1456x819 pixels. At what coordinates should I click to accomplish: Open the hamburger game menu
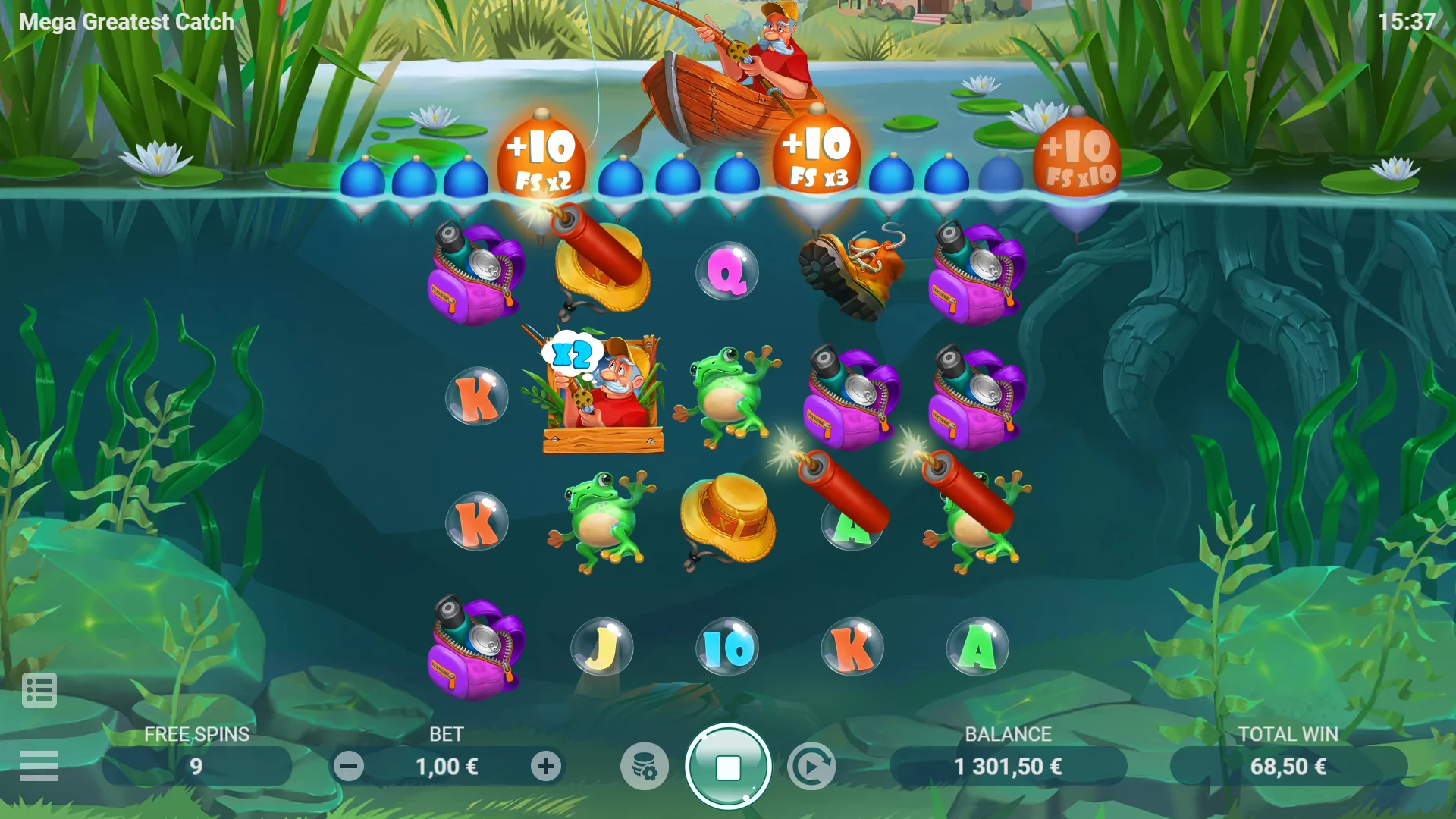coord(40,765)
